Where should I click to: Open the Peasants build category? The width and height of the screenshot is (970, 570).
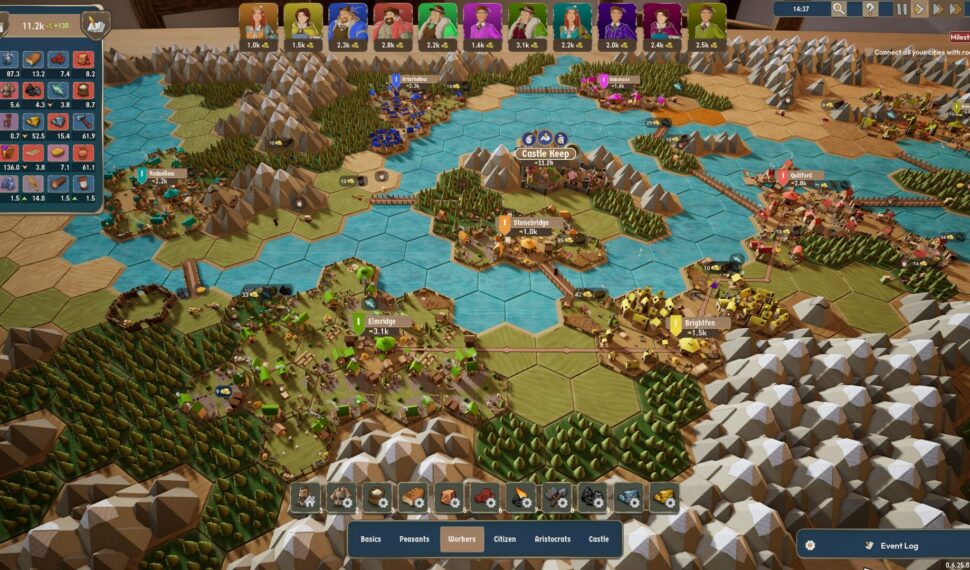point(414,539)
